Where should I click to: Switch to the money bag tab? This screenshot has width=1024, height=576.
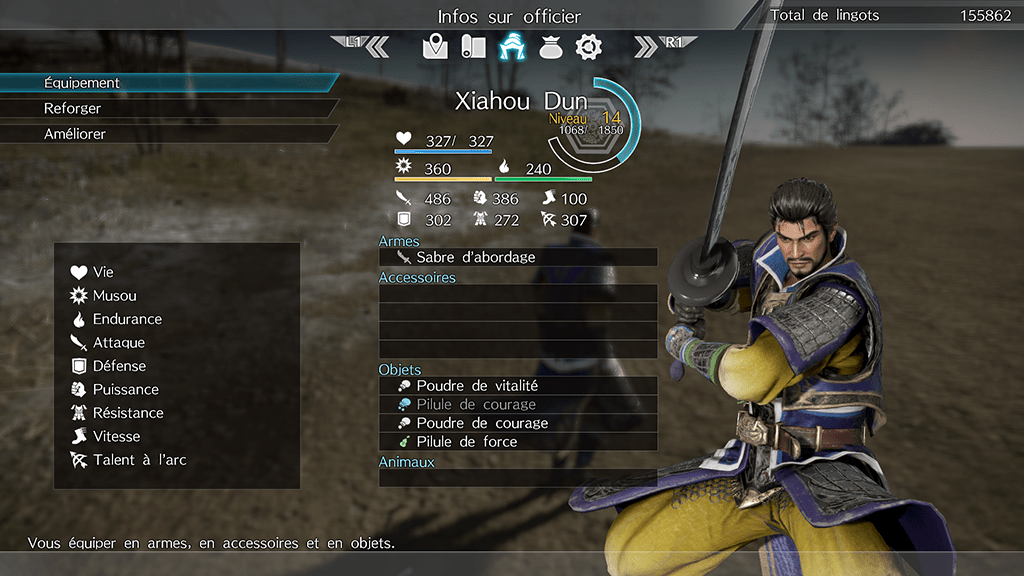tap(550, 46)
